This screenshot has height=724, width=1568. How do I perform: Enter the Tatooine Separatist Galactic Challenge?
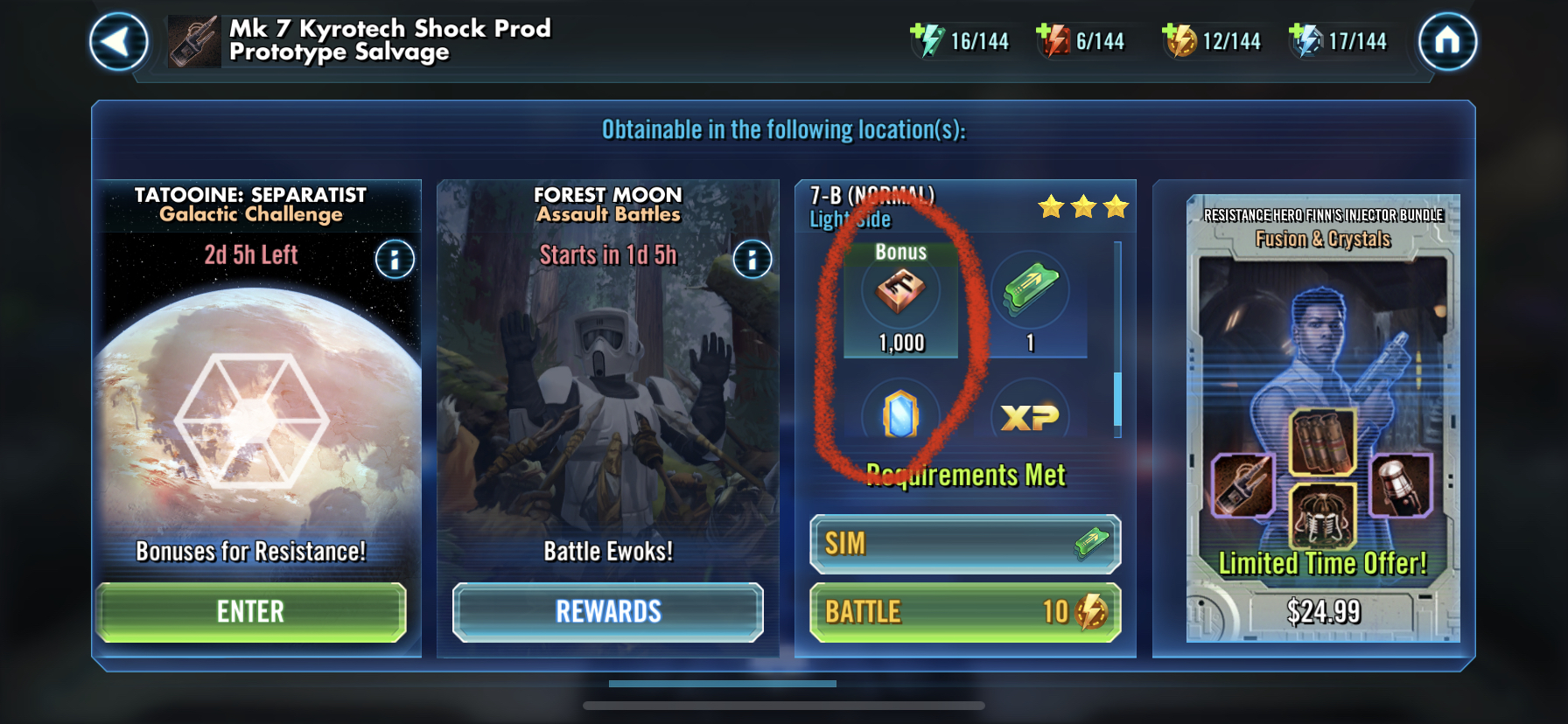(x=251, y=611)
